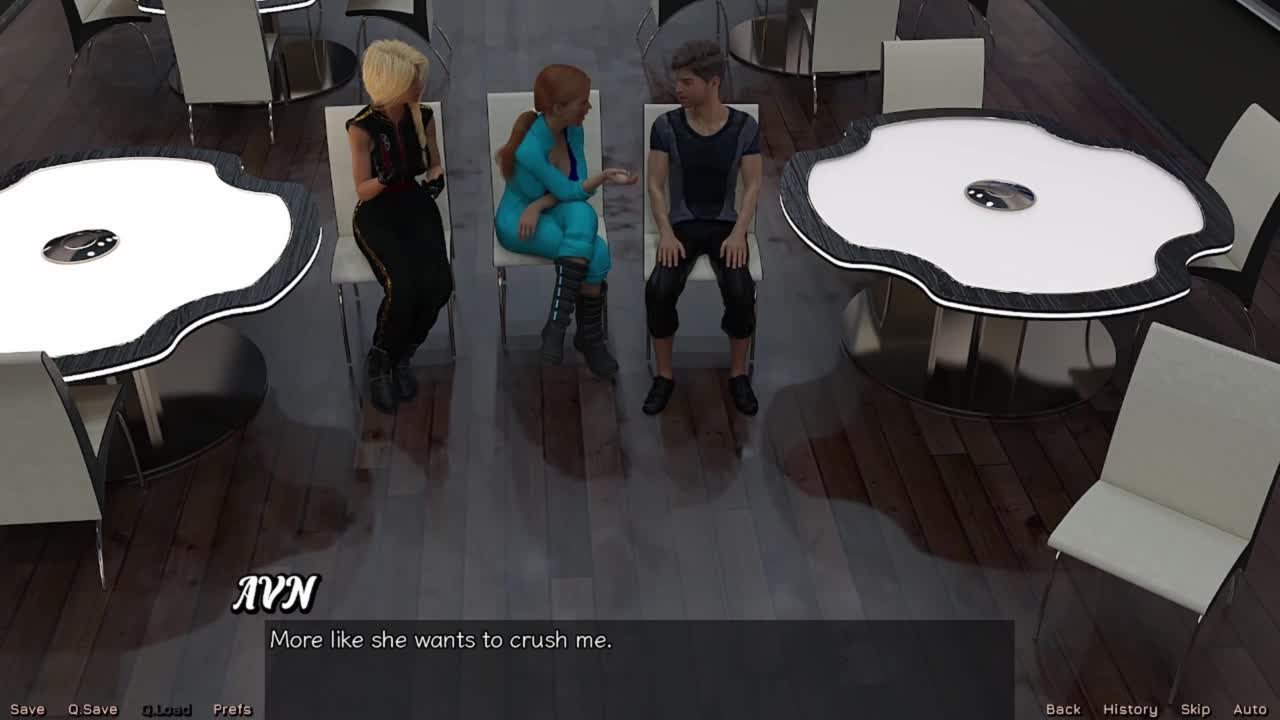
Task: Quick load with Q.Load
Action: click(166, 709)
